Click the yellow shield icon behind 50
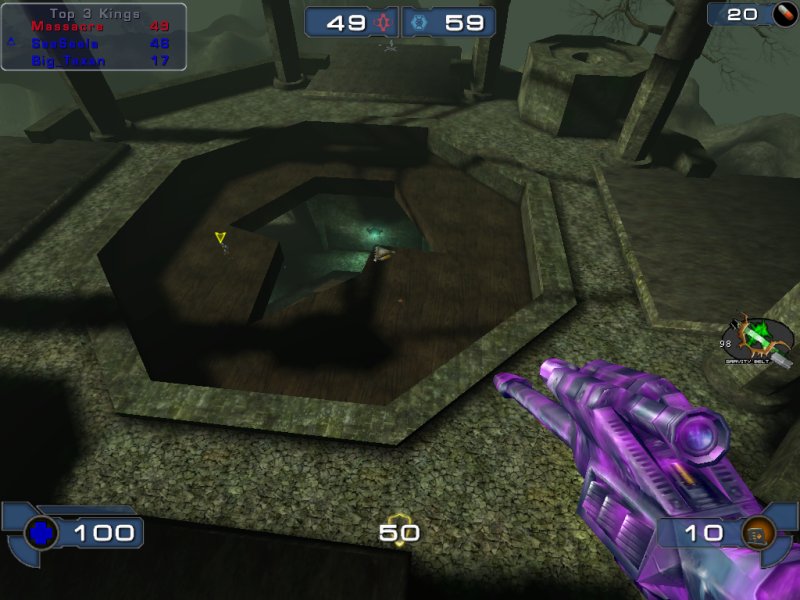Image resolution: width=800 pixels, height=600 pixels. tap(399, 532)
